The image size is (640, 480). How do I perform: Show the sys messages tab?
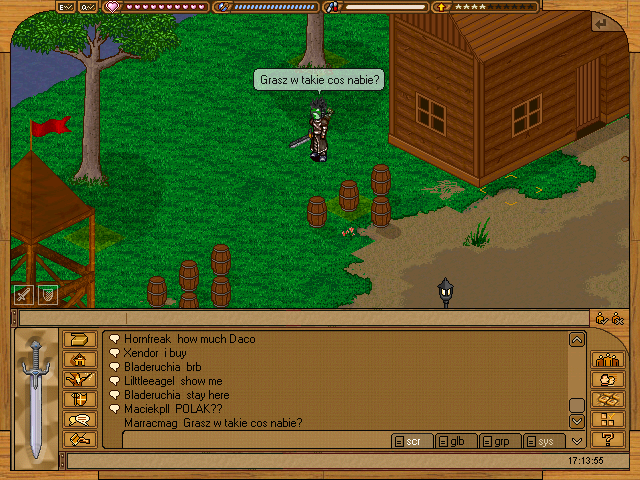point(544,441)
